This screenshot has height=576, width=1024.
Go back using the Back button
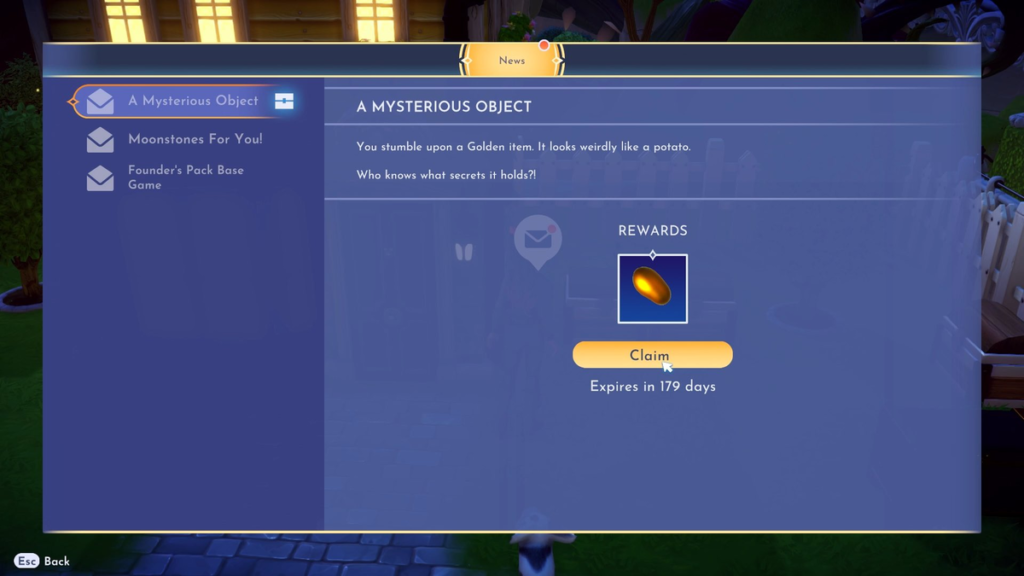pos(43,561)
